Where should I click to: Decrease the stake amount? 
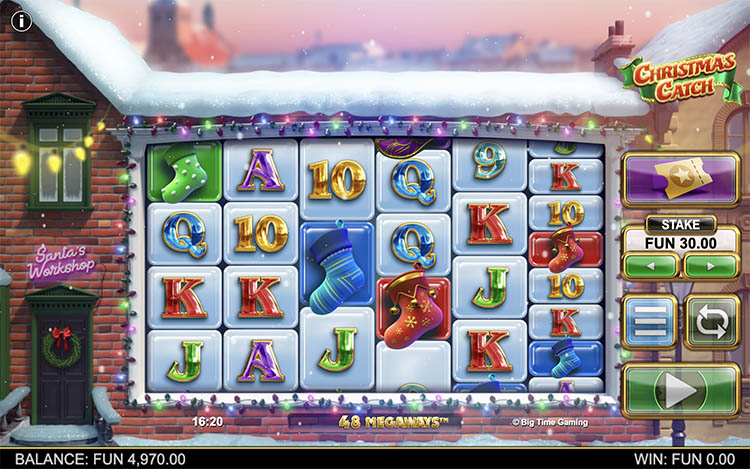point(651,267)
